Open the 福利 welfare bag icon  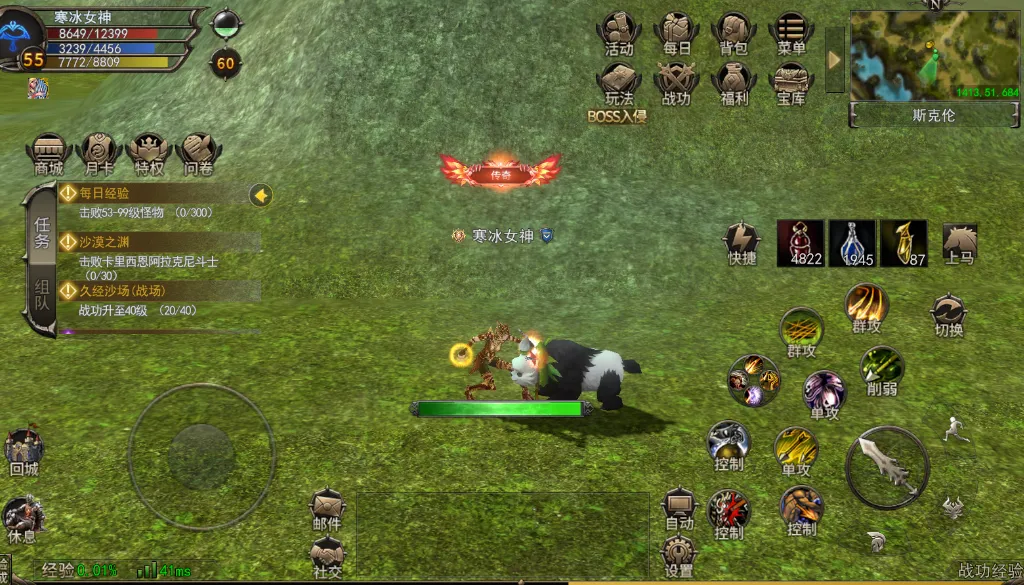pyautogui.click(x=734, y=82)
